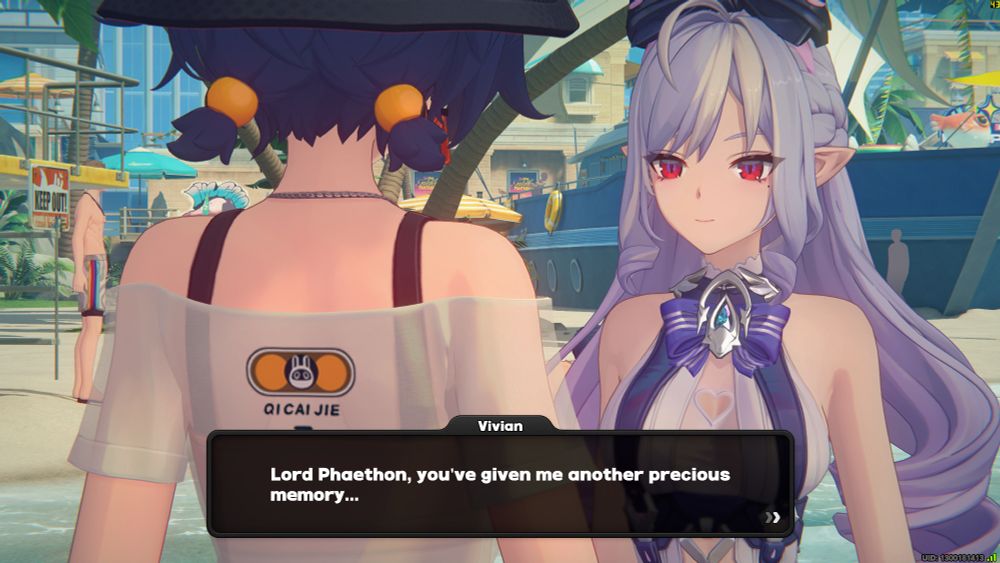Click Vivian's dialogue box to continue

click(500, 484)
